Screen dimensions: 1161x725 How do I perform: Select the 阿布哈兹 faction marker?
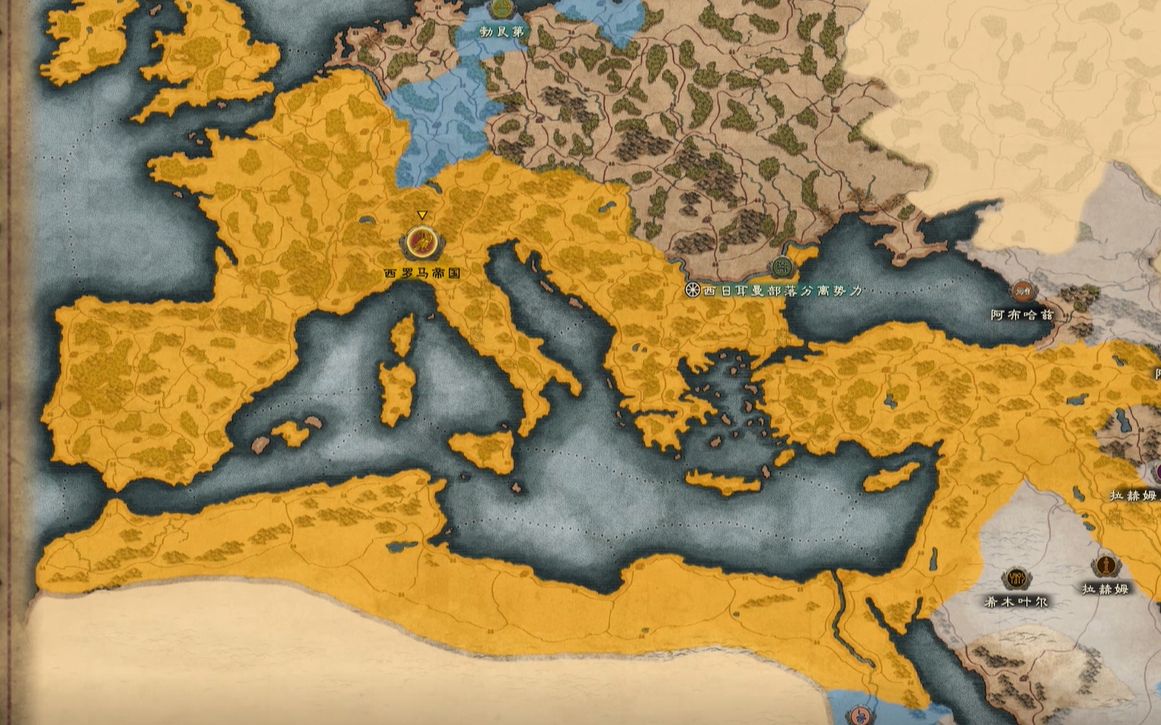pos(1022,290)
